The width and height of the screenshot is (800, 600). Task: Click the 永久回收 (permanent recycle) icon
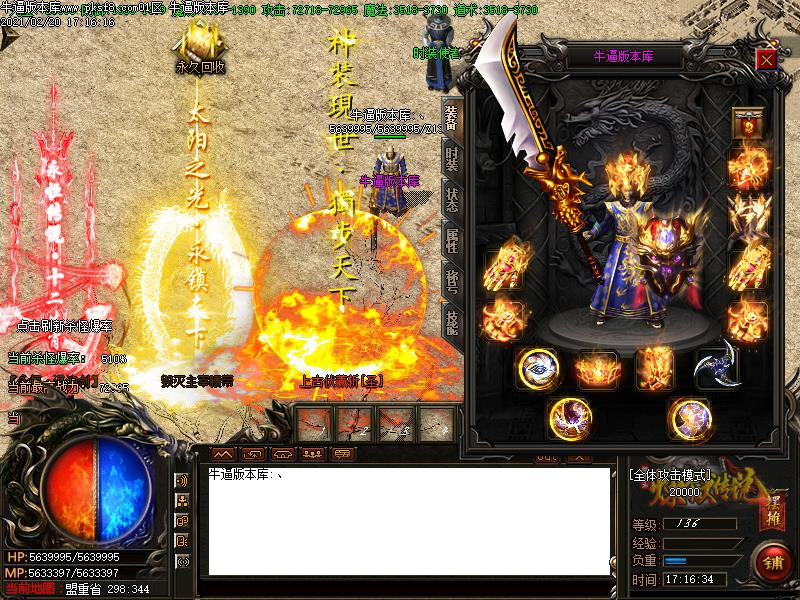(199, 47)
